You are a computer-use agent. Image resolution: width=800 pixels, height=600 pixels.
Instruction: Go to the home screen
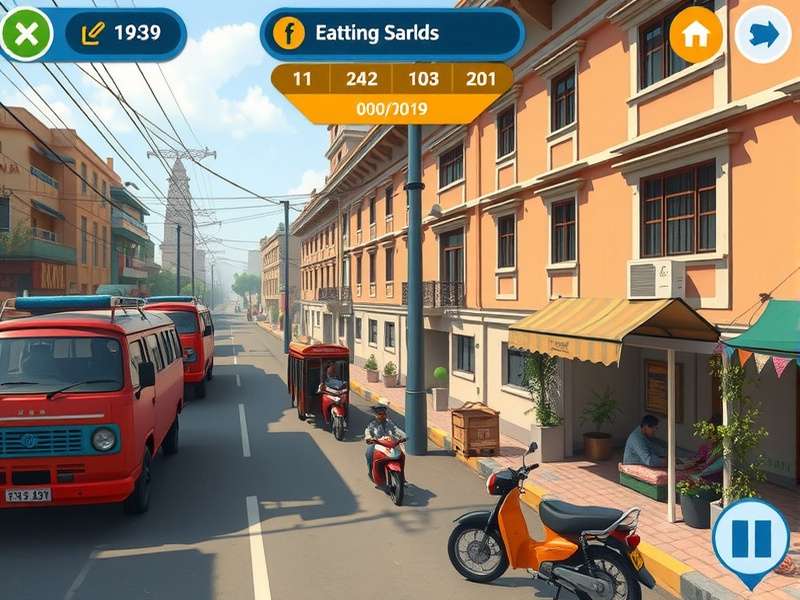point(695,35)
